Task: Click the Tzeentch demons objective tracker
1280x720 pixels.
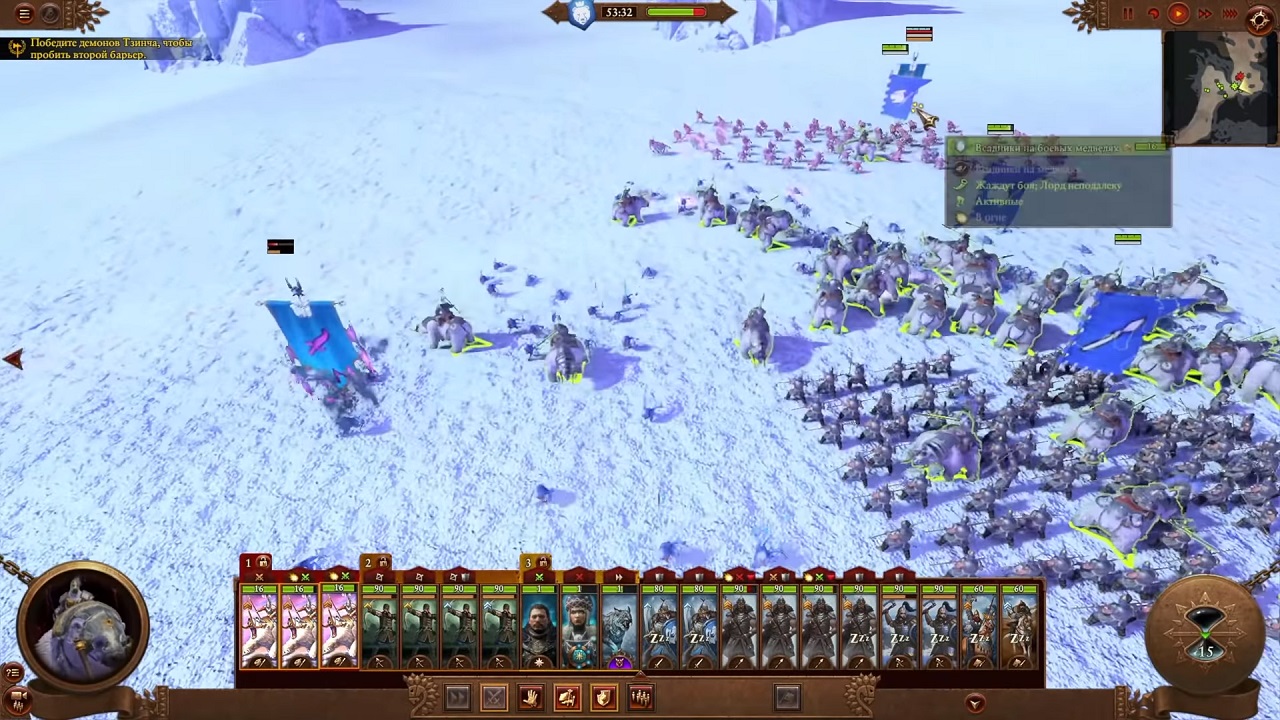Action: [x=100, y=49]
